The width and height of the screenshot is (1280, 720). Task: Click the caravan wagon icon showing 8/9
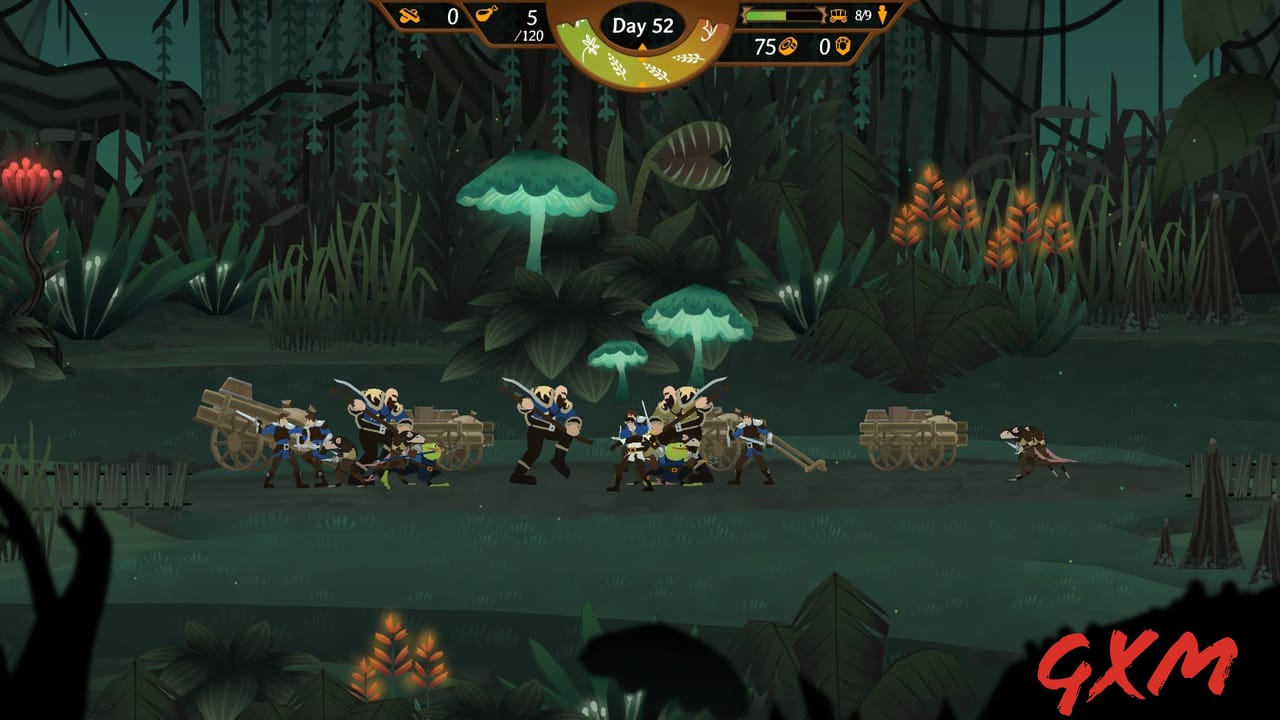(x=838, y=17)
